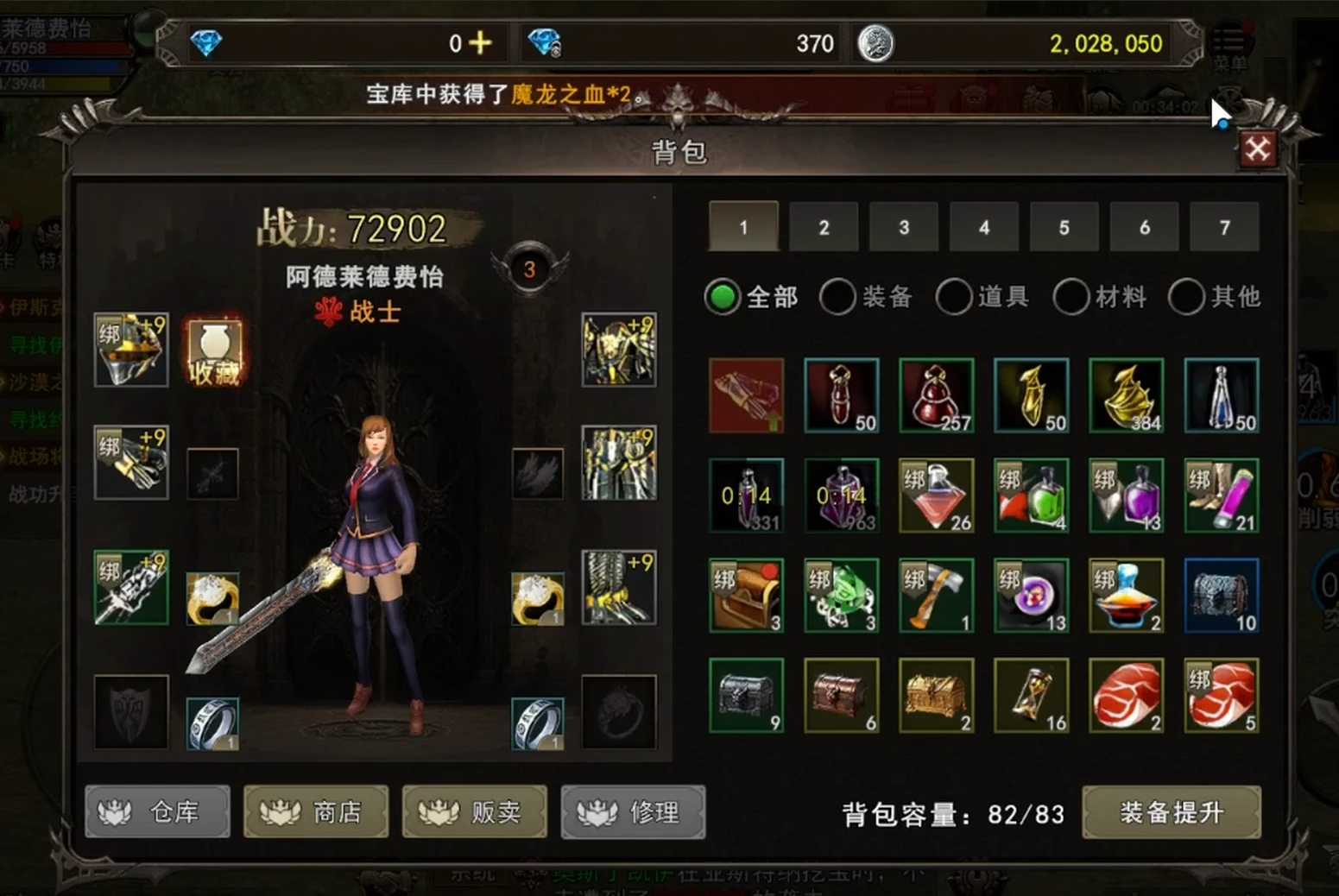The width and height of the screenshot is (1339, 896).
Task: Open the 仓库 warehouse button
Action: point(157,811)
